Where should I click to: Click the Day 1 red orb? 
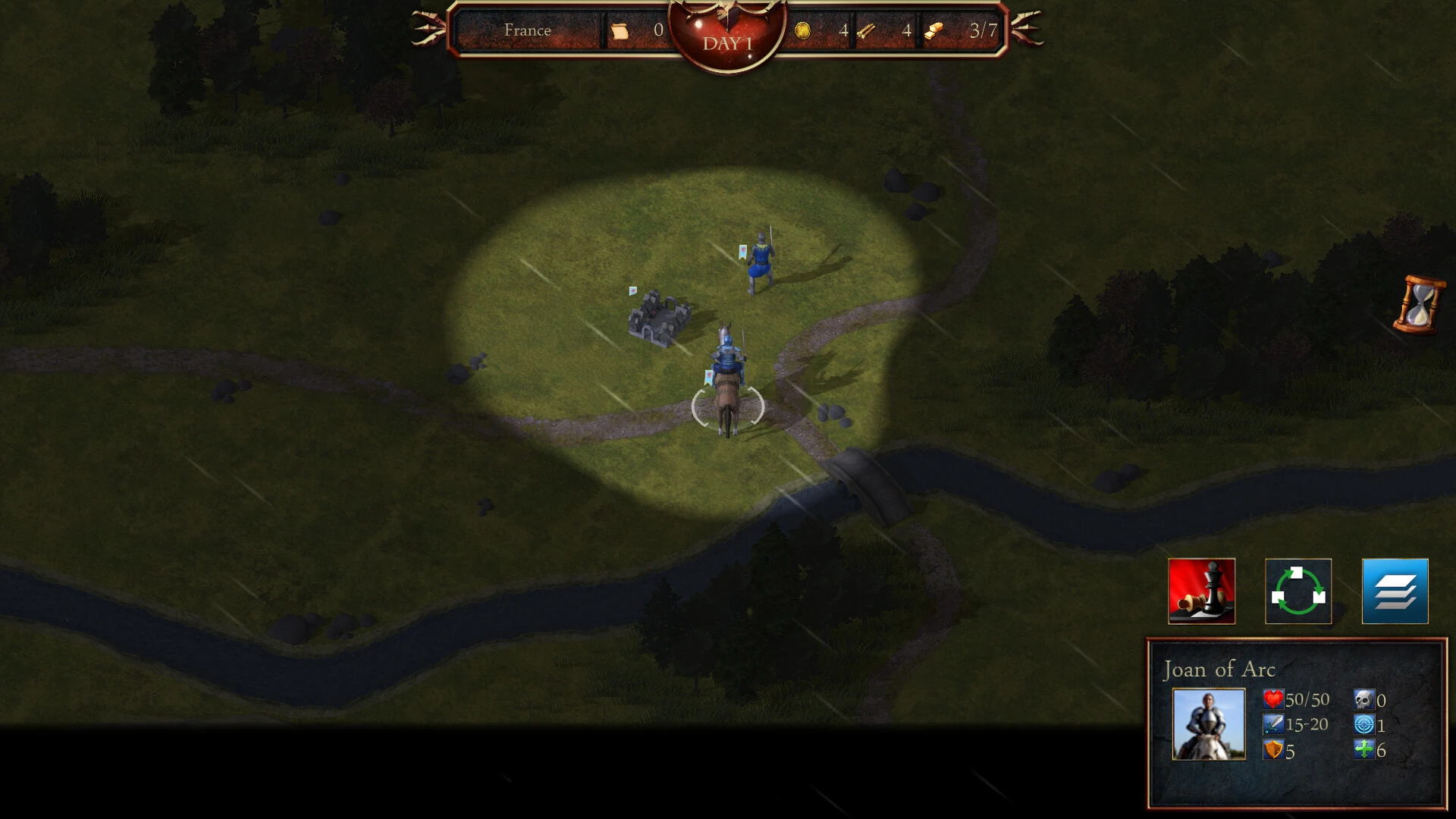tap(727, 36)
